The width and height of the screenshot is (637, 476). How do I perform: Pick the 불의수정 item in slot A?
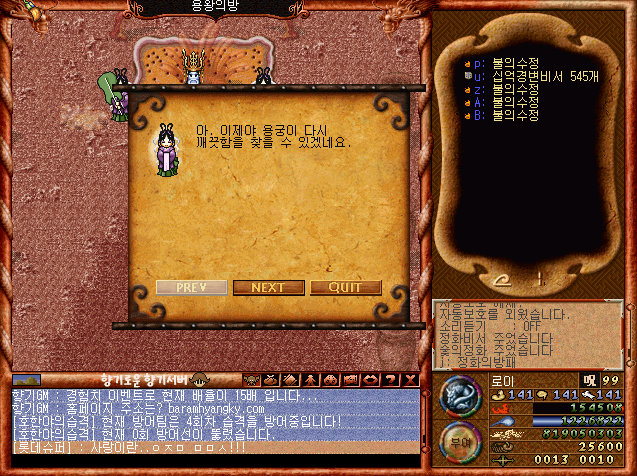pos(509,101)
